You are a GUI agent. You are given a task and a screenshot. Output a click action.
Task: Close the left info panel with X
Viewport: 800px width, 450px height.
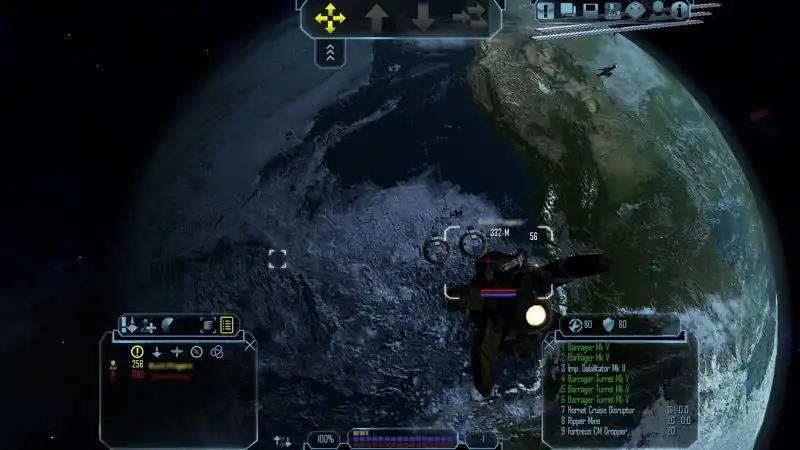pos(250,343)
